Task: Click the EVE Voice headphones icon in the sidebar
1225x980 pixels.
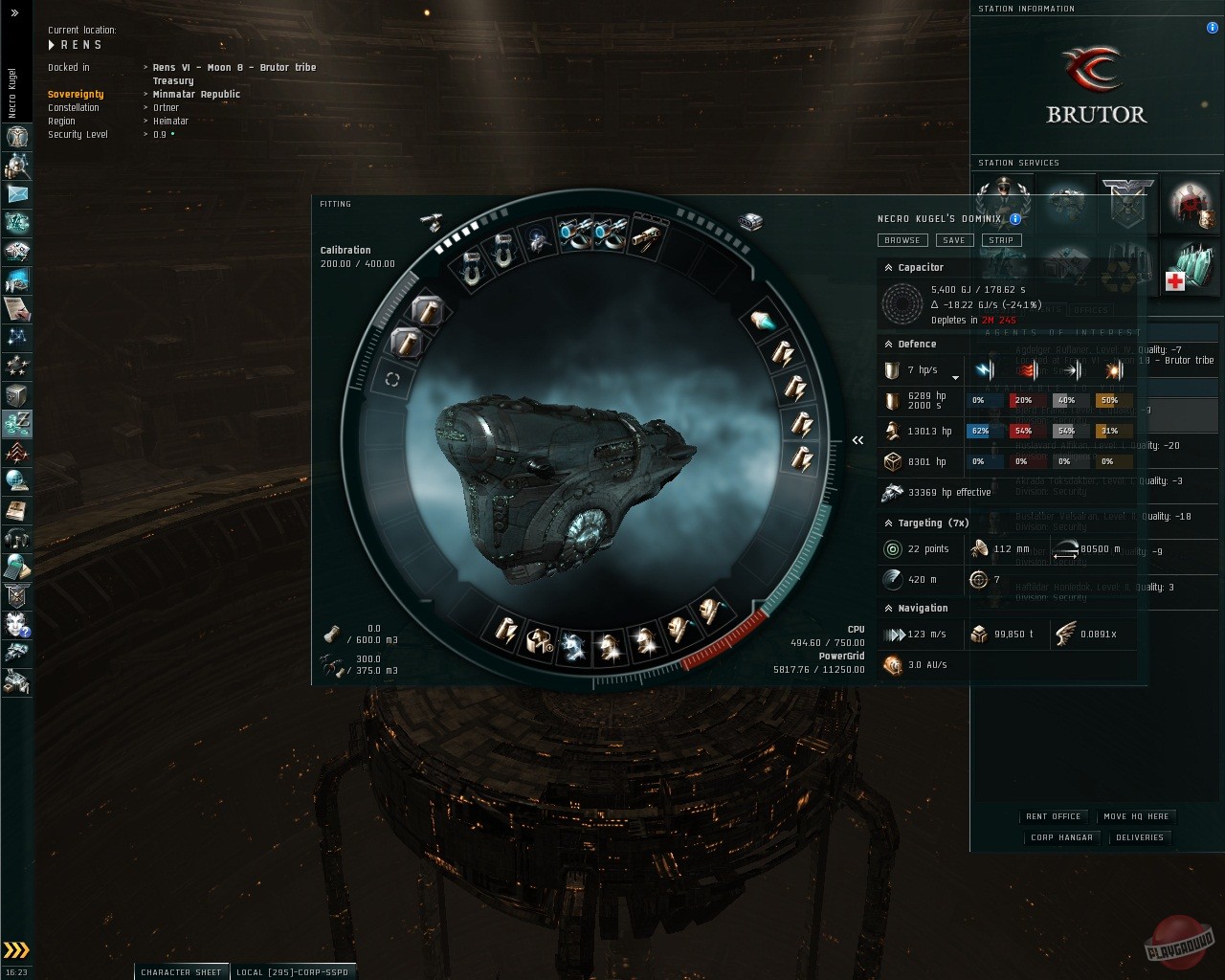Action: tap(16, 540)
